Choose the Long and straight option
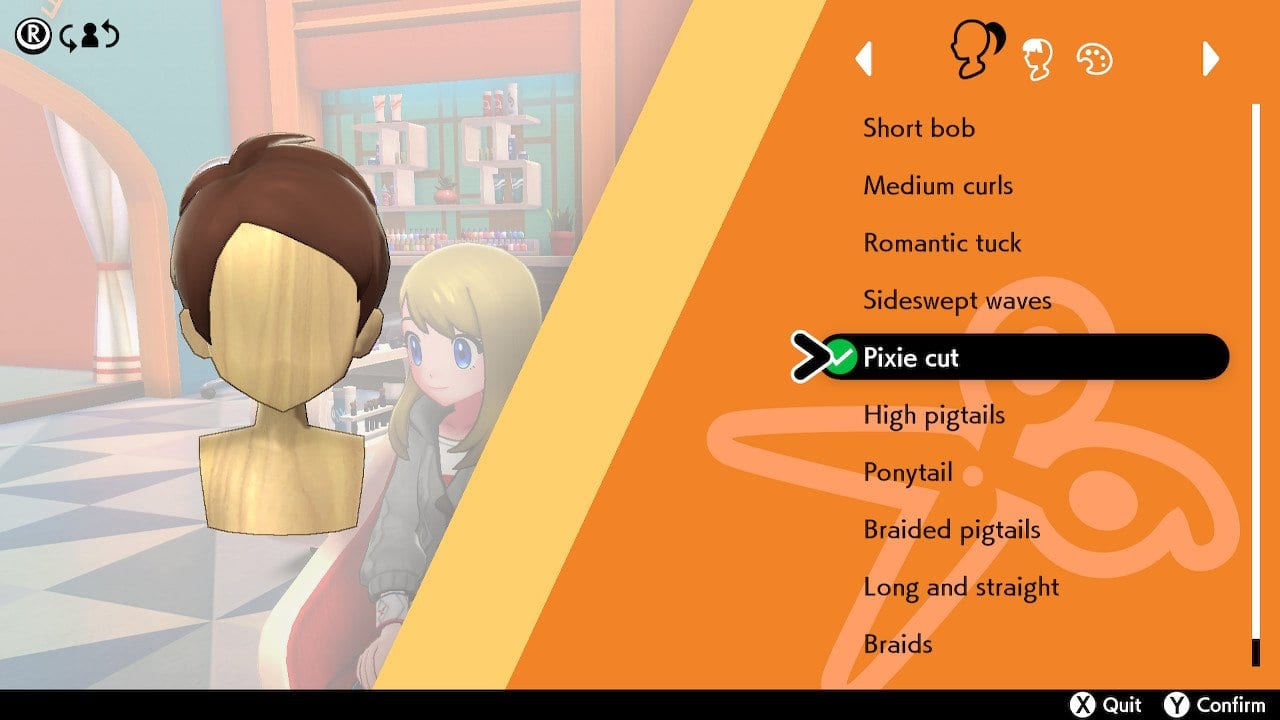1280x720 pixels. [x=961, y=587]
